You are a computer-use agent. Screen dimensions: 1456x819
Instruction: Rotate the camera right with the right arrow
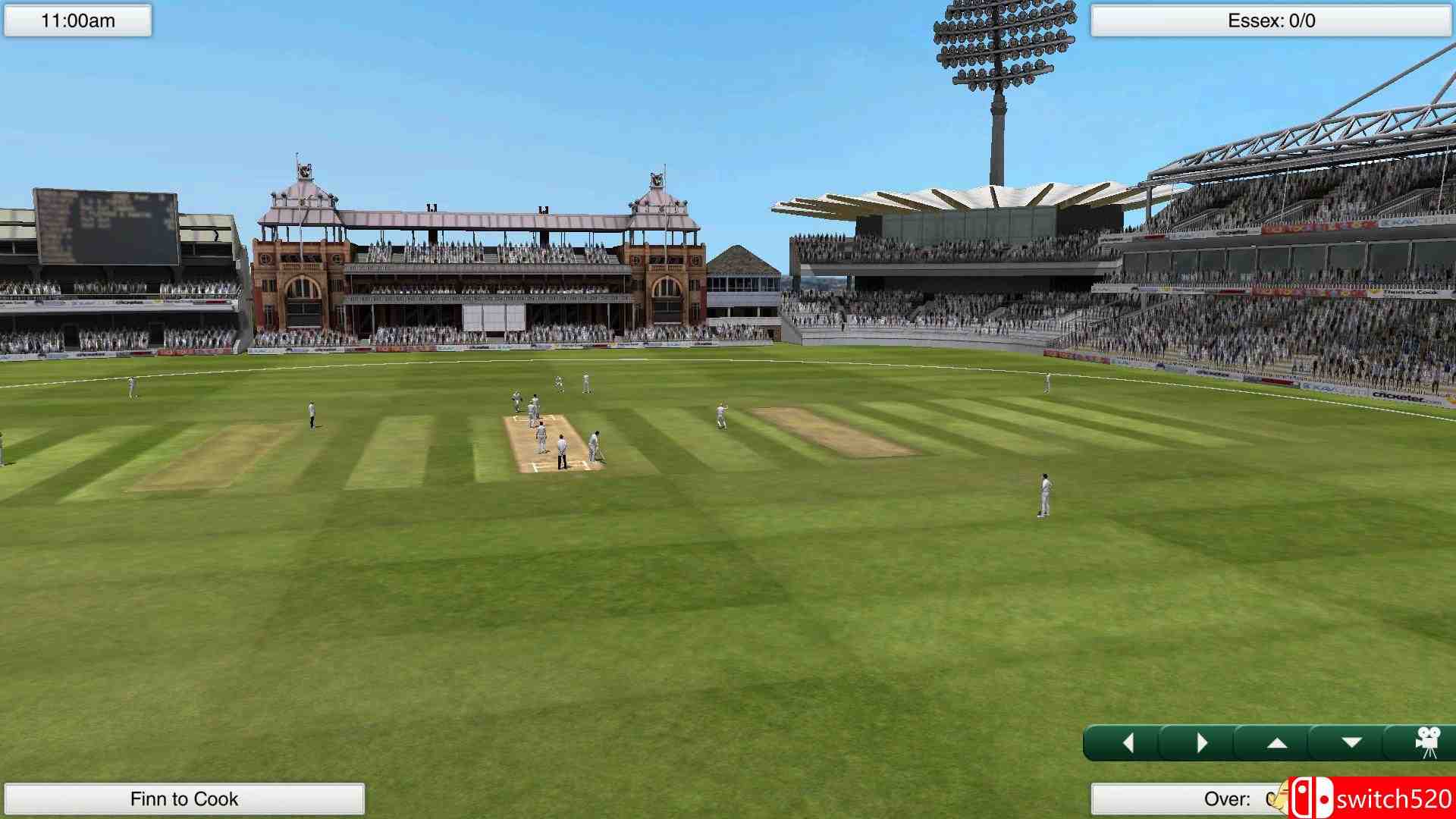1201,743
